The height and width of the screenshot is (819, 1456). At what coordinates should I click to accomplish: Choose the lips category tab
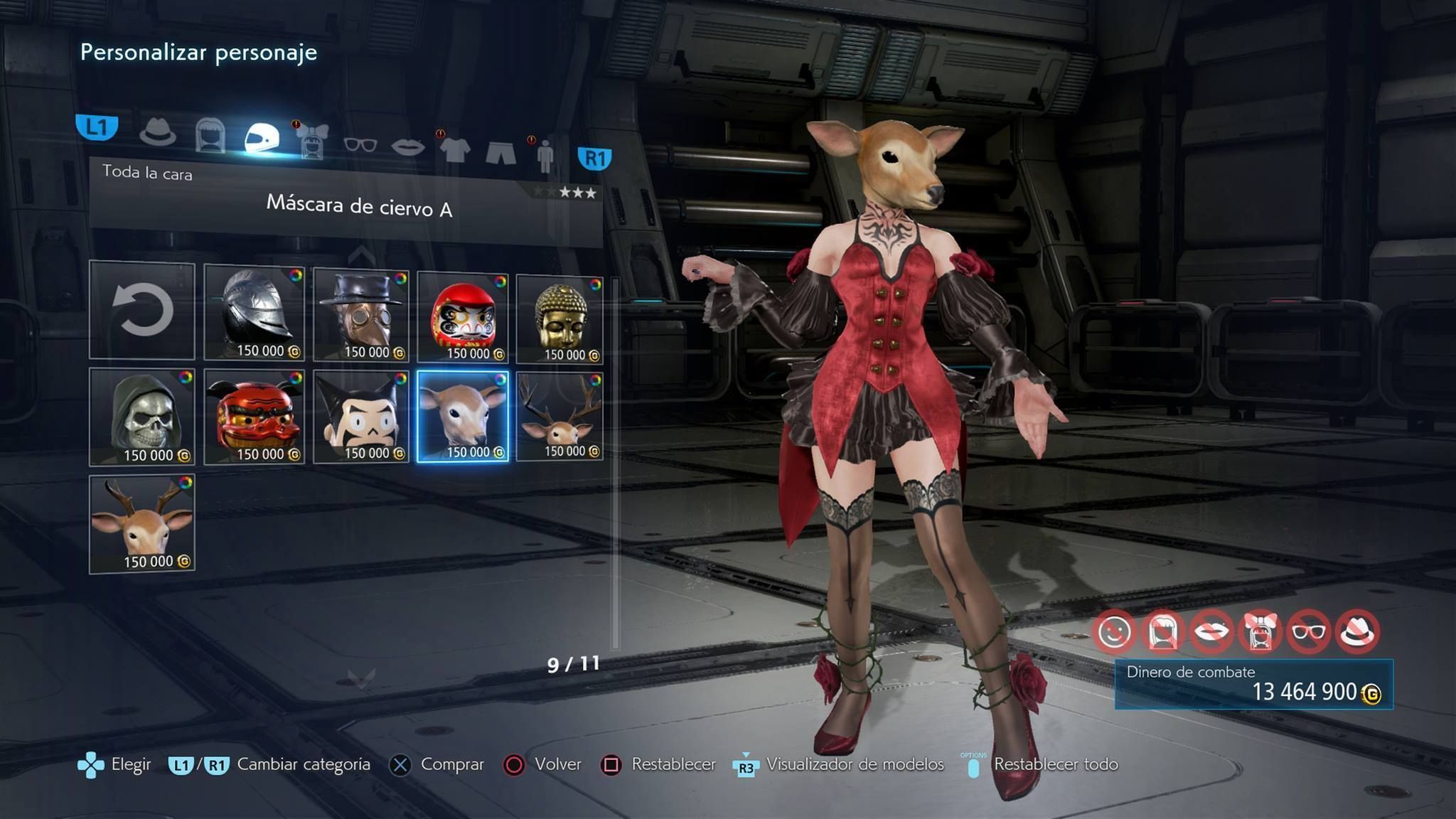(408, 146)
